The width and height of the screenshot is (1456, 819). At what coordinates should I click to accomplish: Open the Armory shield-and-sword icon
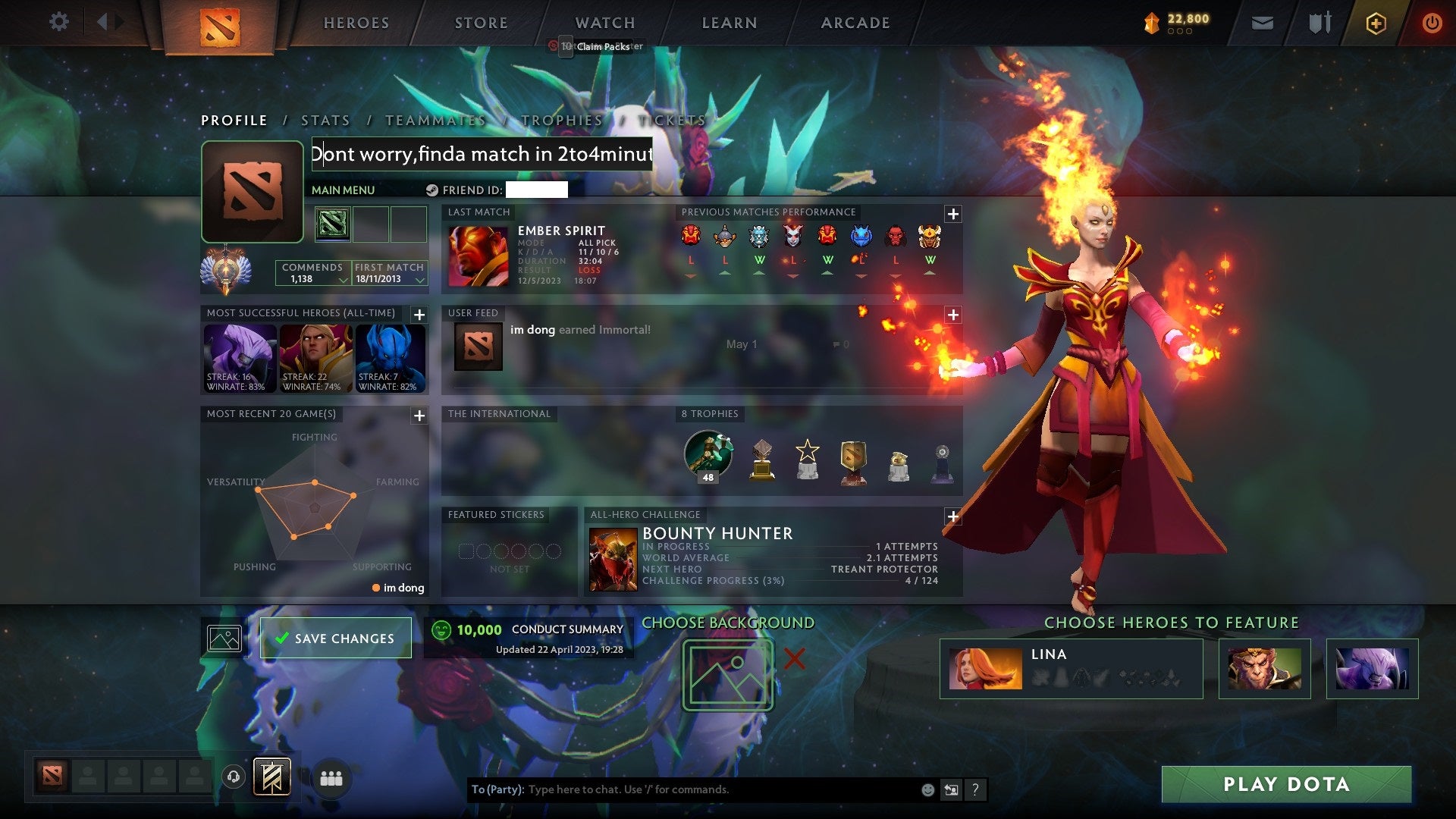click(x=1319, y=23)
